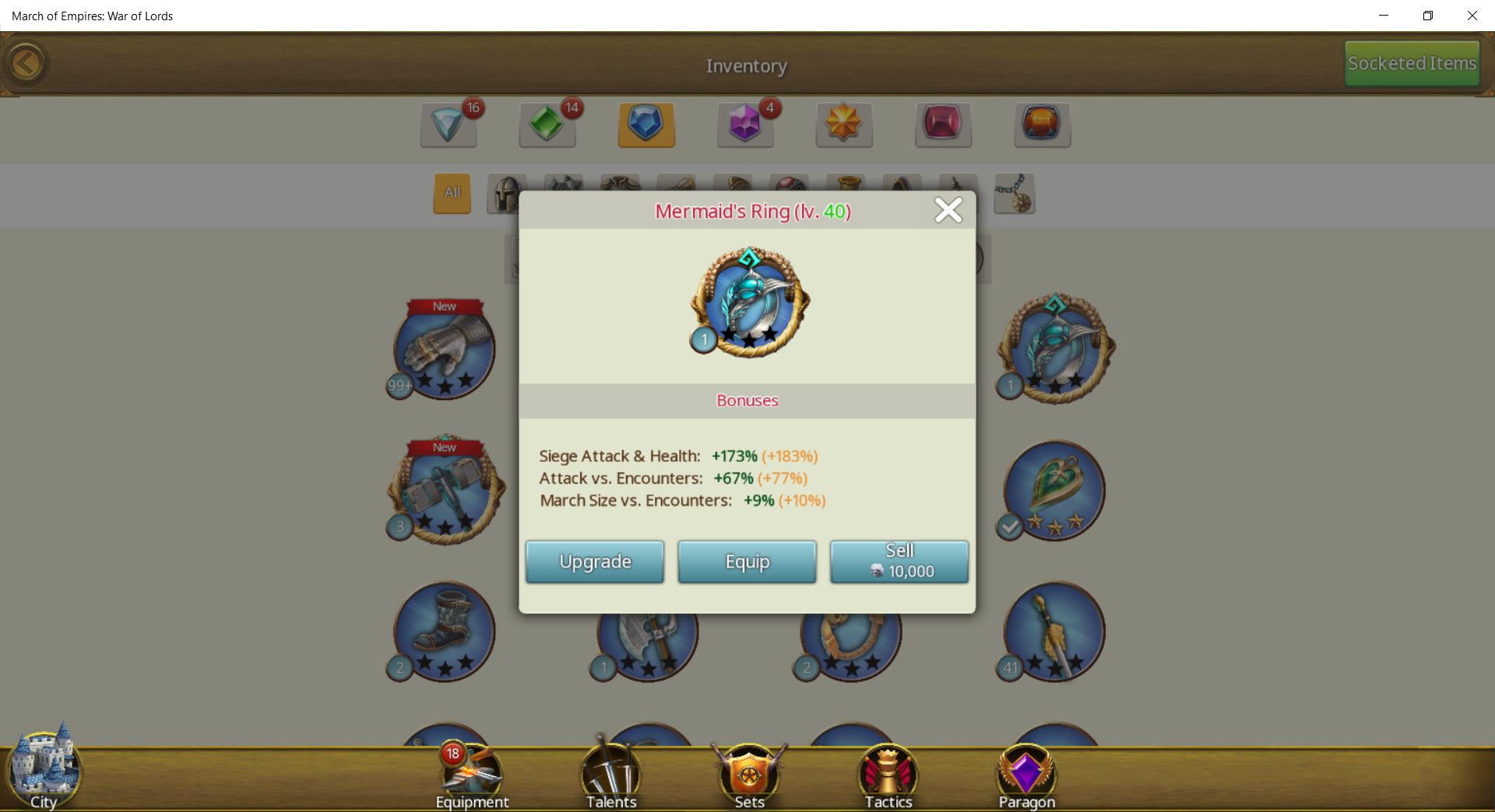Select the green emerald gem category

(547, 125)
